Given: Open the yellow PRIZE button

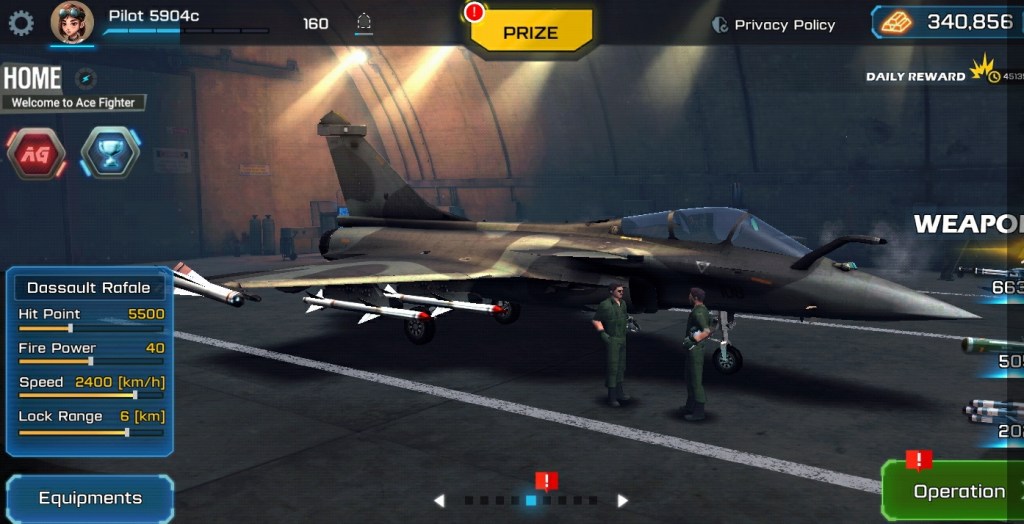Looking at the screenshot, I should click(531, 32).
